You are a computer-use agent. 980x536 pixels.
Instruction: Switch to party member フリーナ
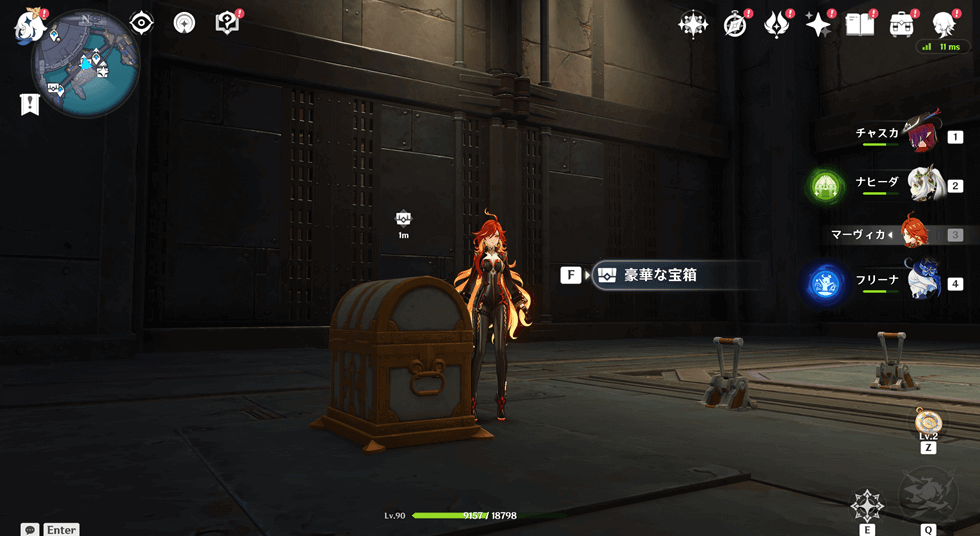[921, 281]
